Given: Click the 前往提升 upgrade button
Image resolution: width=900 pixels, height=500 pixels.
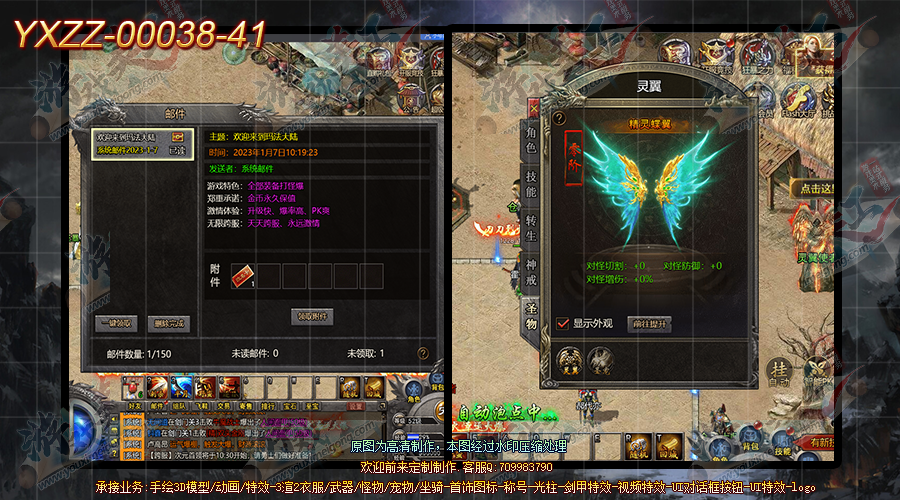Looking at the screenshot, I should tap(649, 324).
